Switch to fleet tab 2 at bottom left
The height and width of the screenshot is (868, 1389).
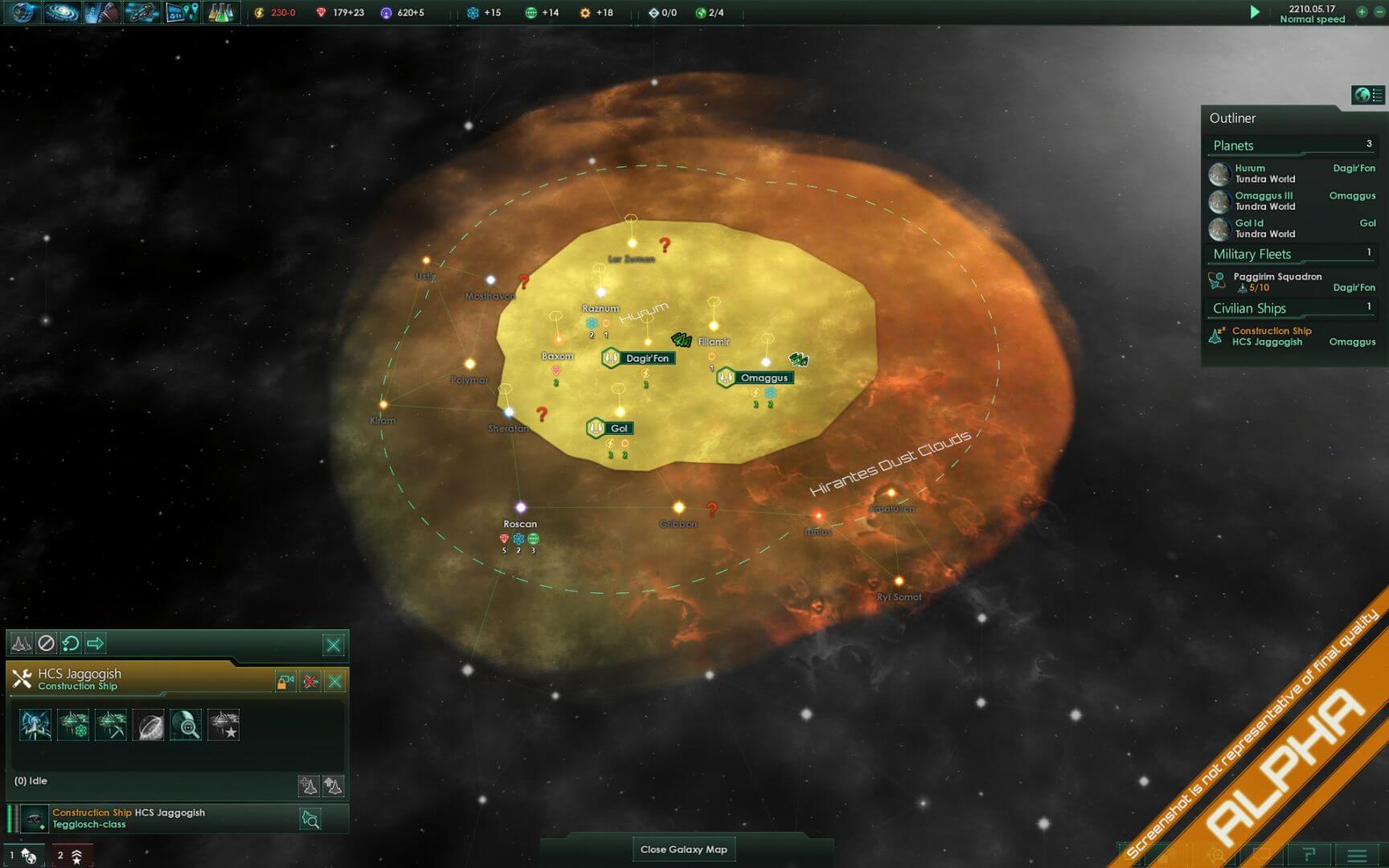(72, 853)
